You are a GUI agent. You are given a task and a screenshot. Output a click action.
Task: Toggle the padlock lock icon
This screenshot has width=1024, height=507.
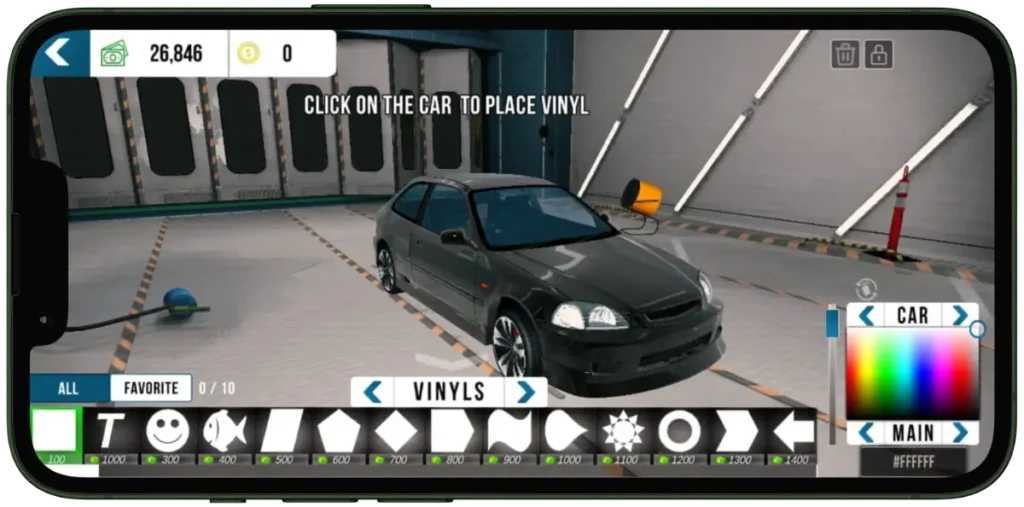coord(878,54)
